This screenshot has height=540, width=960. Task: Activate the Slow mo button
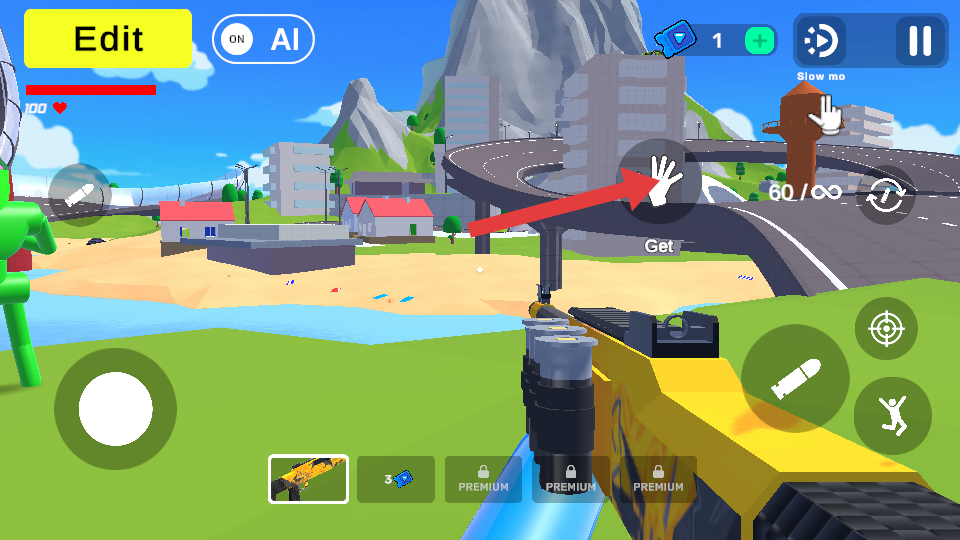[x=821, y=41]
